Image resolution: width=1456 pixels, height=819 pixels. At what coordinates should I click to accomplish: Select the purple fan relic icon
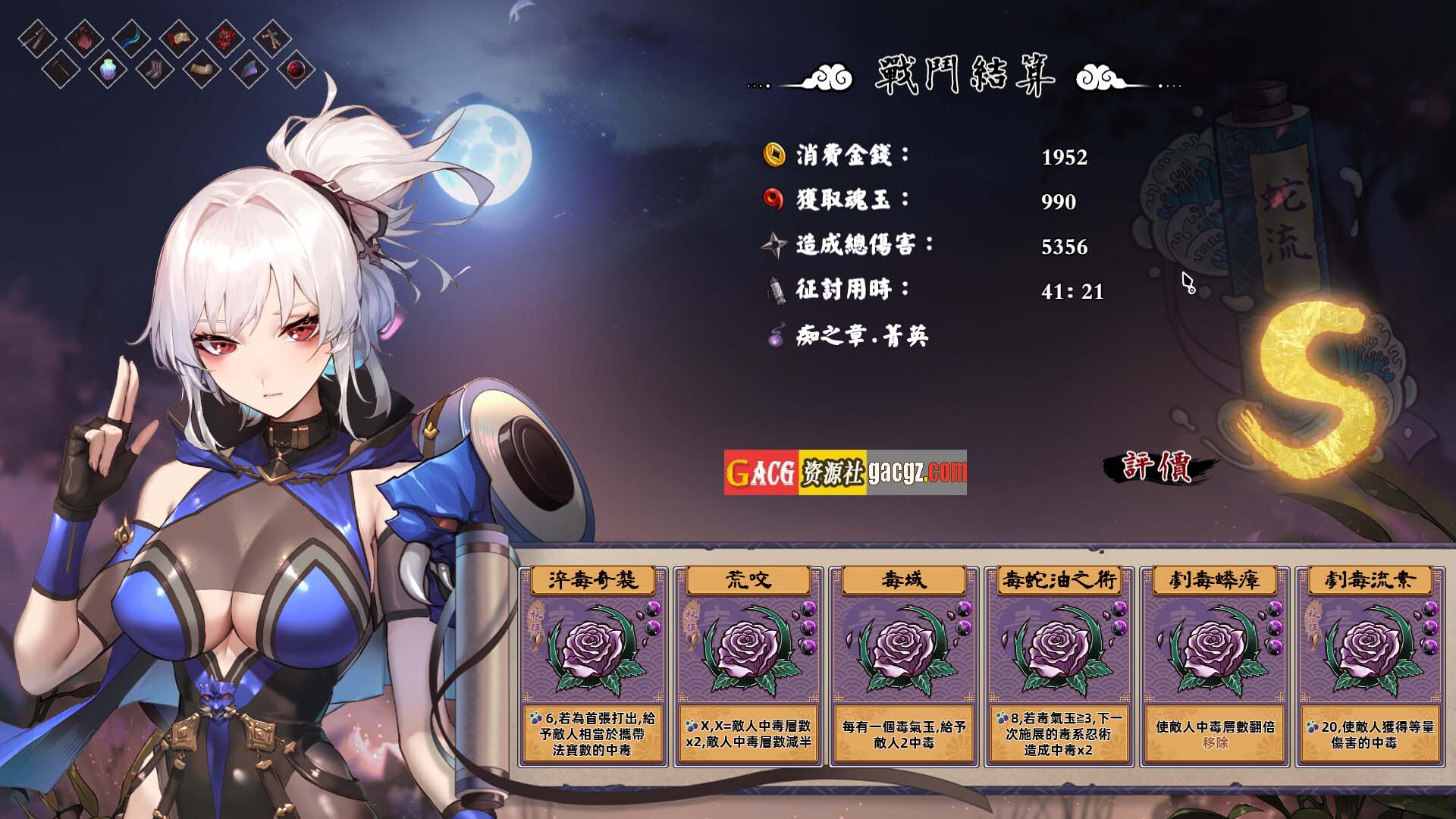pyautogui.click(x=247, y=71)
